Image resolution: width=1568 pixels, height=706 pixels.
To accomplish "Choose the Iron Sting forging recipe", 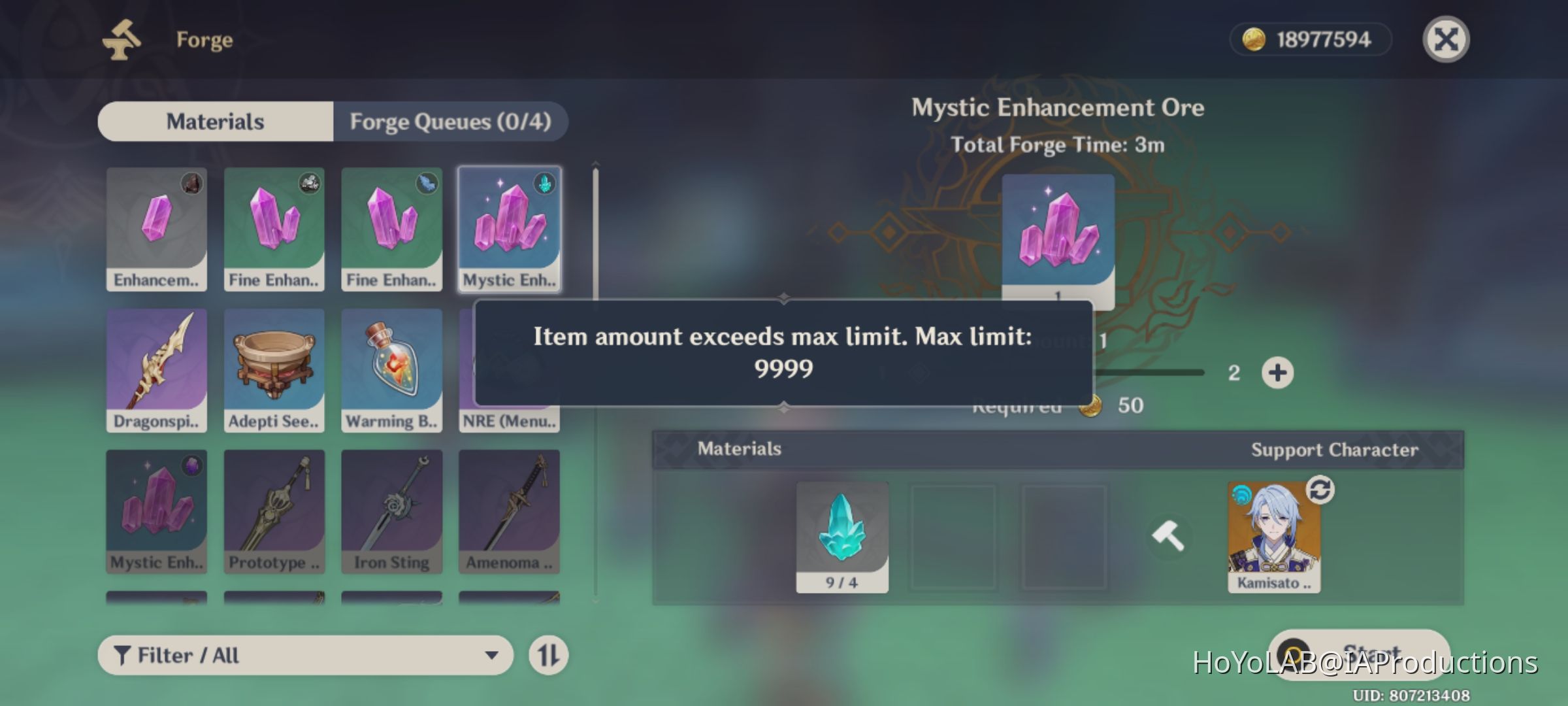I will coord(392,511).
